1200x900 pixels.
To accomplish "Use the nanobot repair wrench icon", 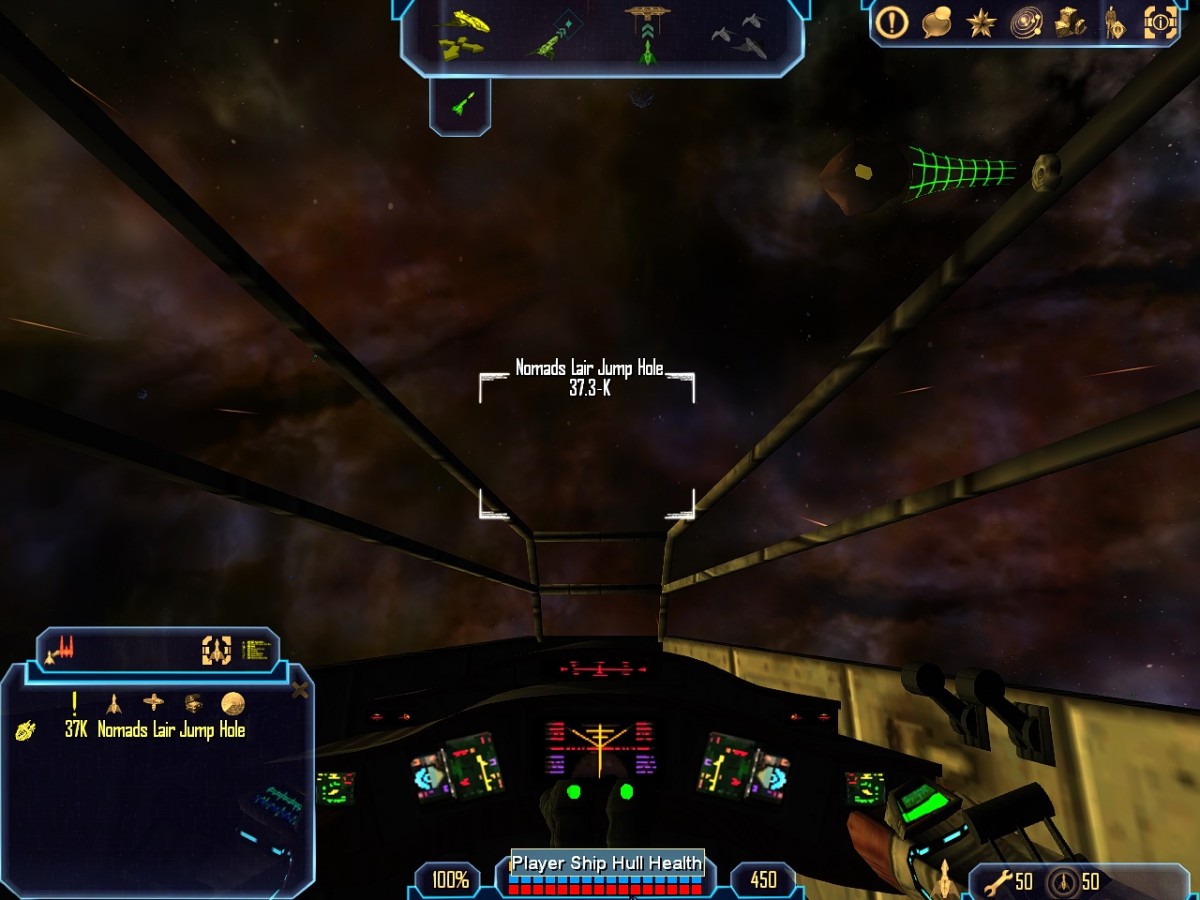I will point(998,882).
